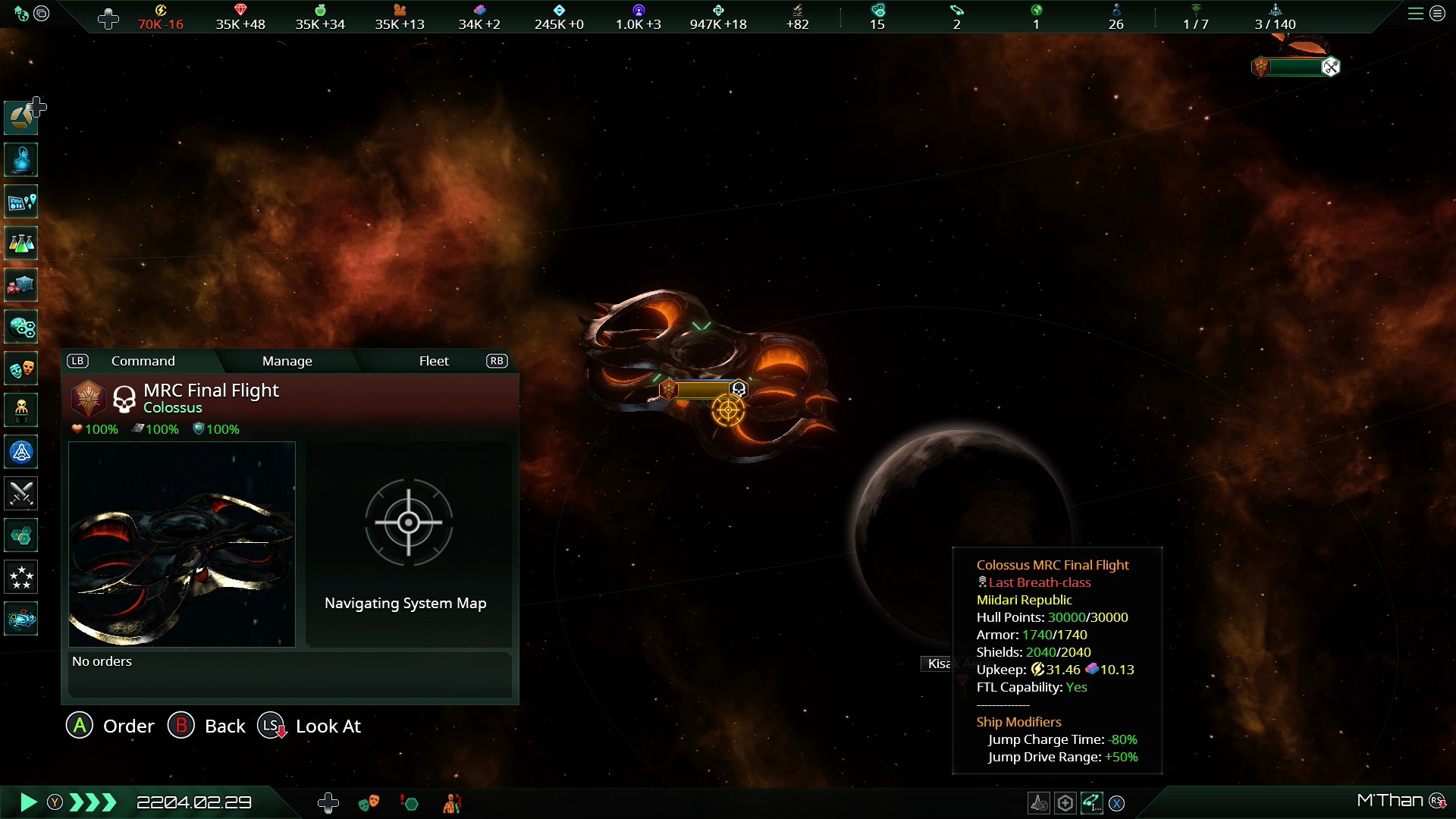Click the theater masks sidebar icon
This screenshot has height=819, width=1456.
(x=21, y=369)
